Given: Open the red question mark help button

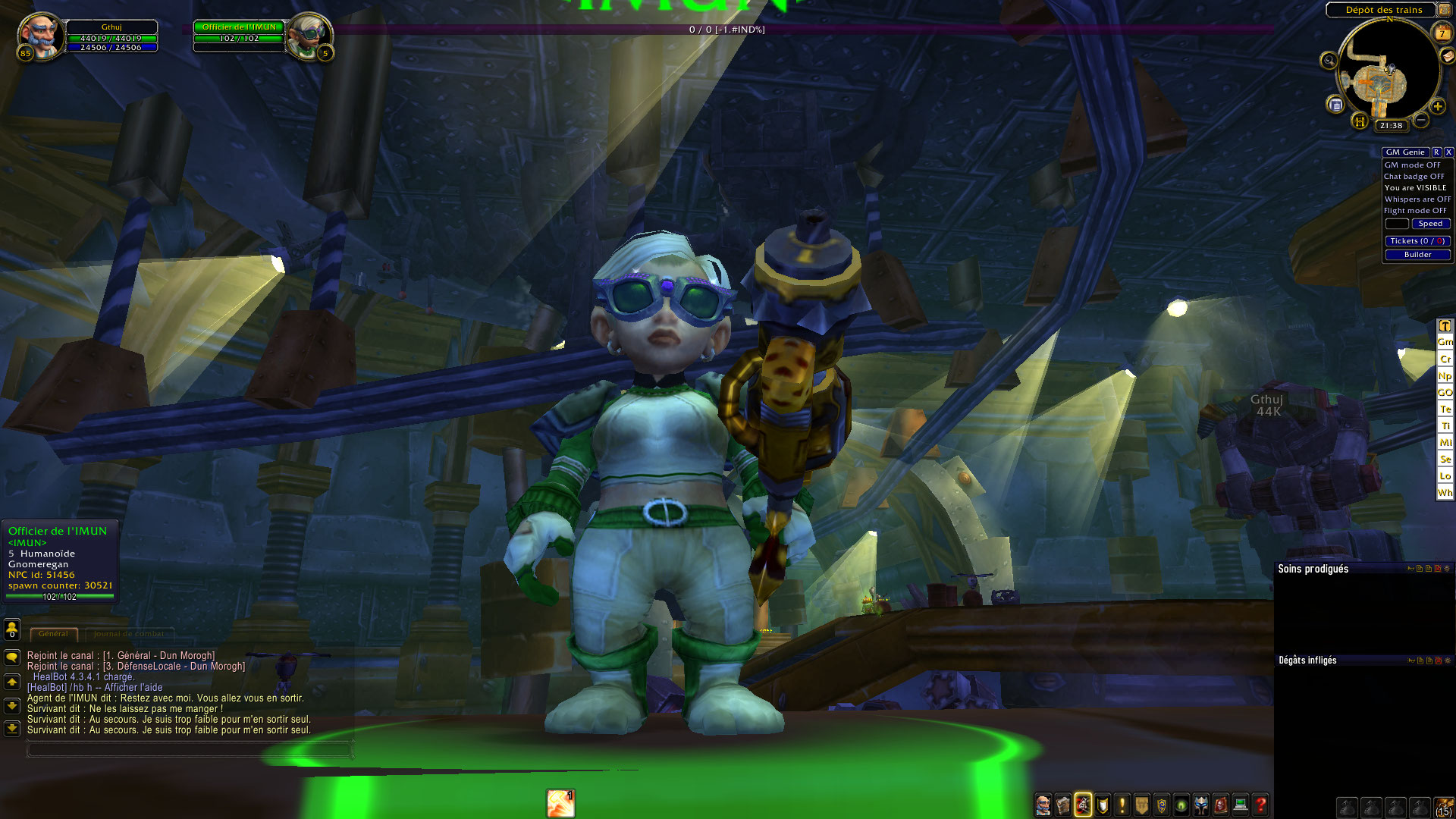Looking at the screenshot, I should pos(1260,805).
